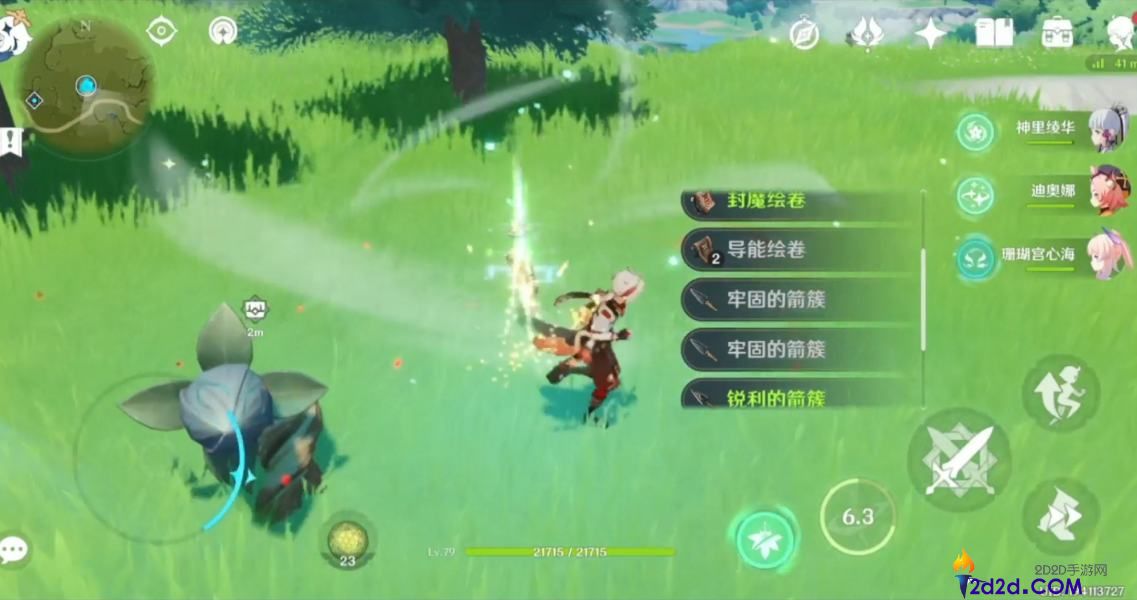Open the compass events icon
Screen dimensions: 1137x600
804,35
